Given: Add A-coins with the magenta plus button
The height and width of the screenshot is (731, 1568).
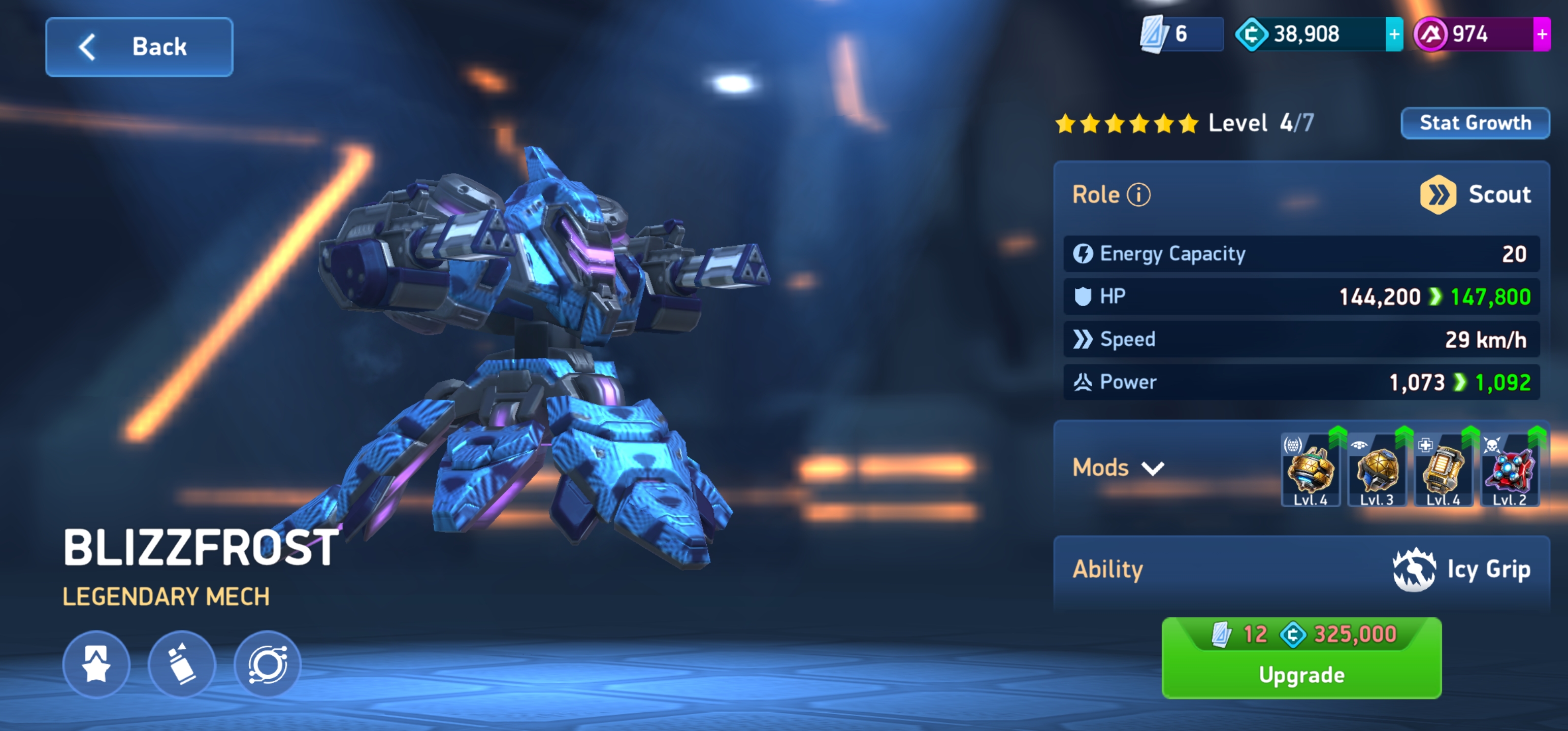Looking at the screenshot, I should pos(1541,35).
